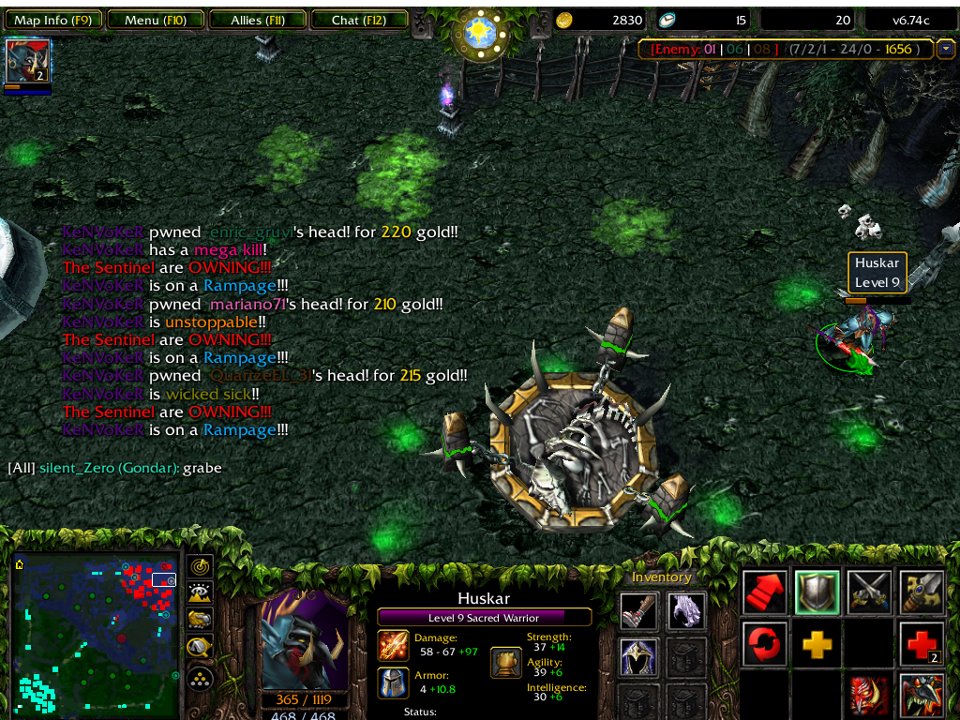Select the boot item in inventory
The width and height of the screenshot is (960, 720).
(x=638, y=610)
